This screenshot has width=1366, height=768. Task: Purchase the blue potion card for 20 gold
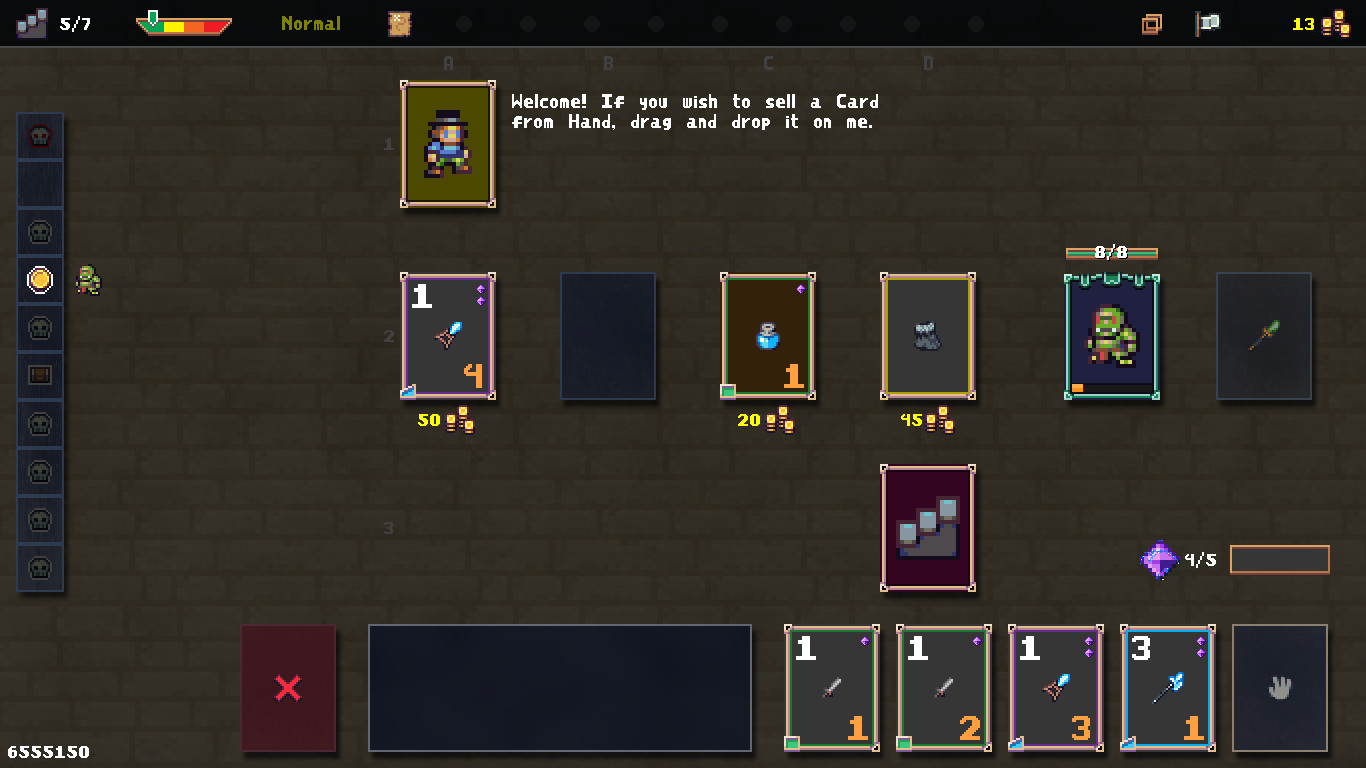[x=767, y=337]
